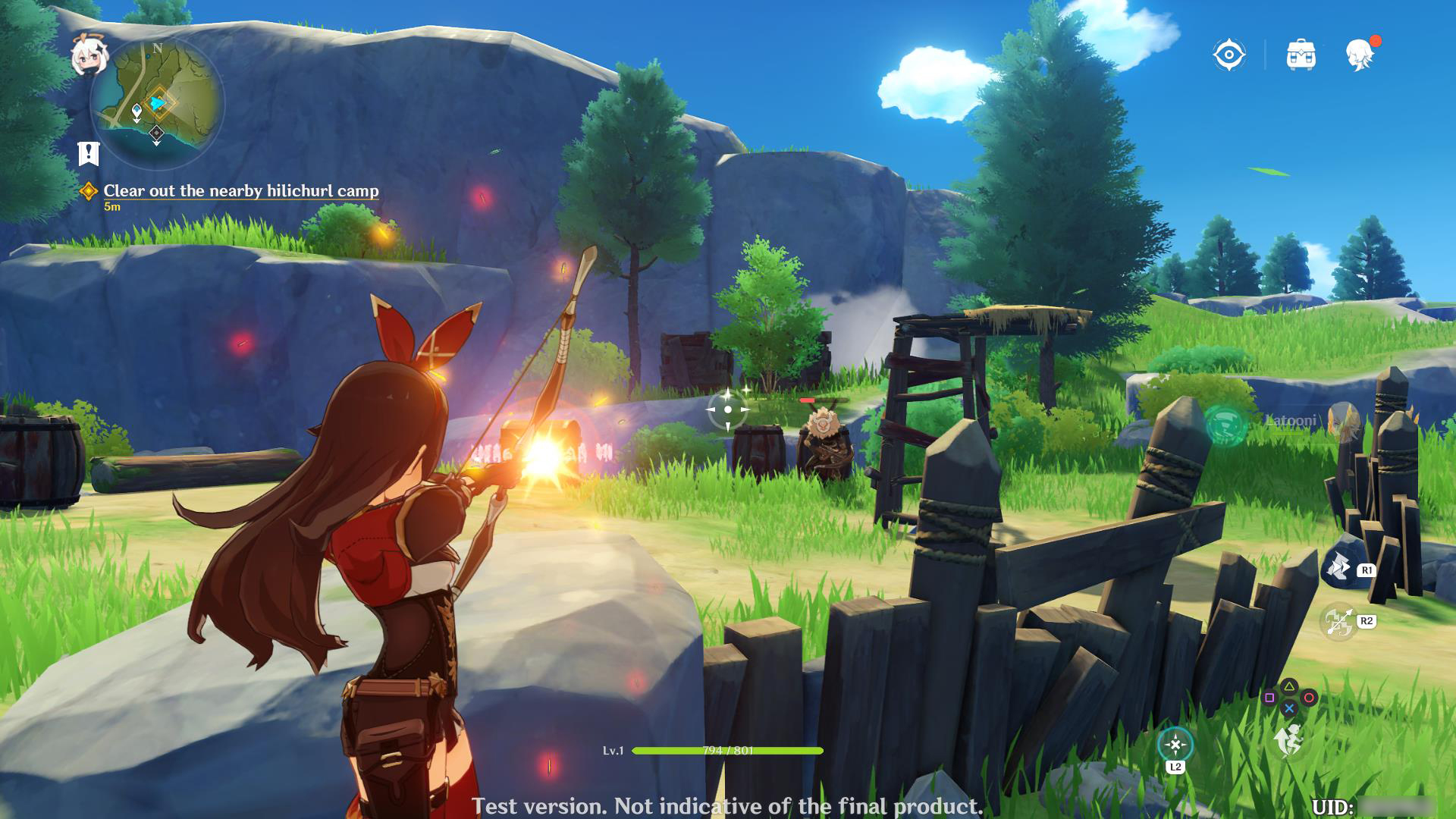Viewport: 1456px width, 819px height.
Task: Click the quest banner exclamation icon
Action: tap(89, 153)
